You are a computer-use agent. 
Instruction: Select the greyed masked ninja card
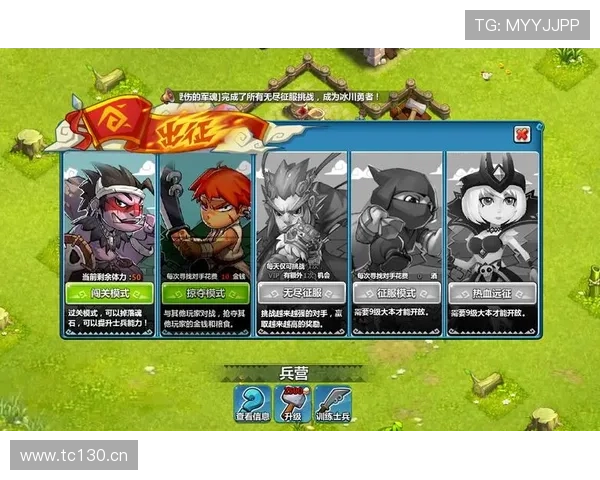[x=396, y=215]
